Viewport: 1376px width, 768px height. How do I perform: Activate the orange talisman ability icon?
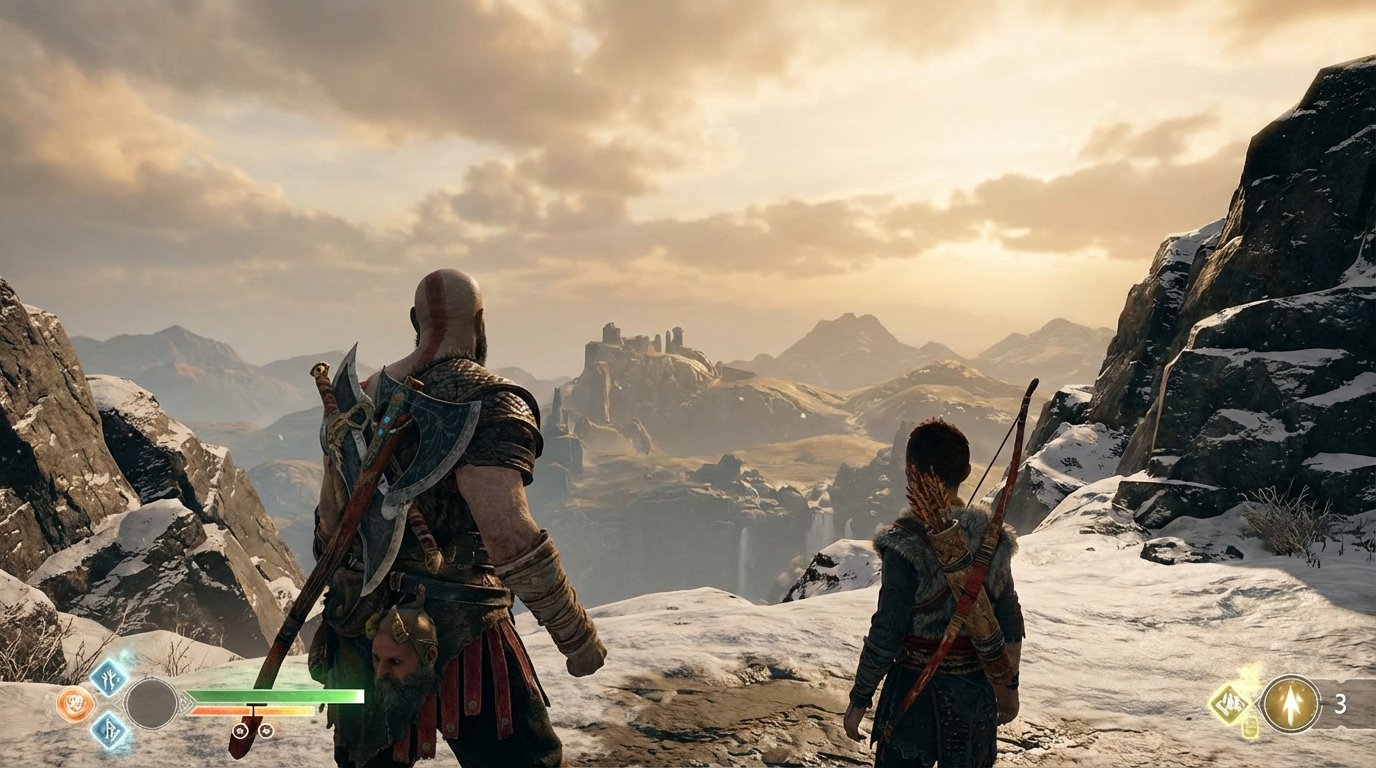coord(76,704)
